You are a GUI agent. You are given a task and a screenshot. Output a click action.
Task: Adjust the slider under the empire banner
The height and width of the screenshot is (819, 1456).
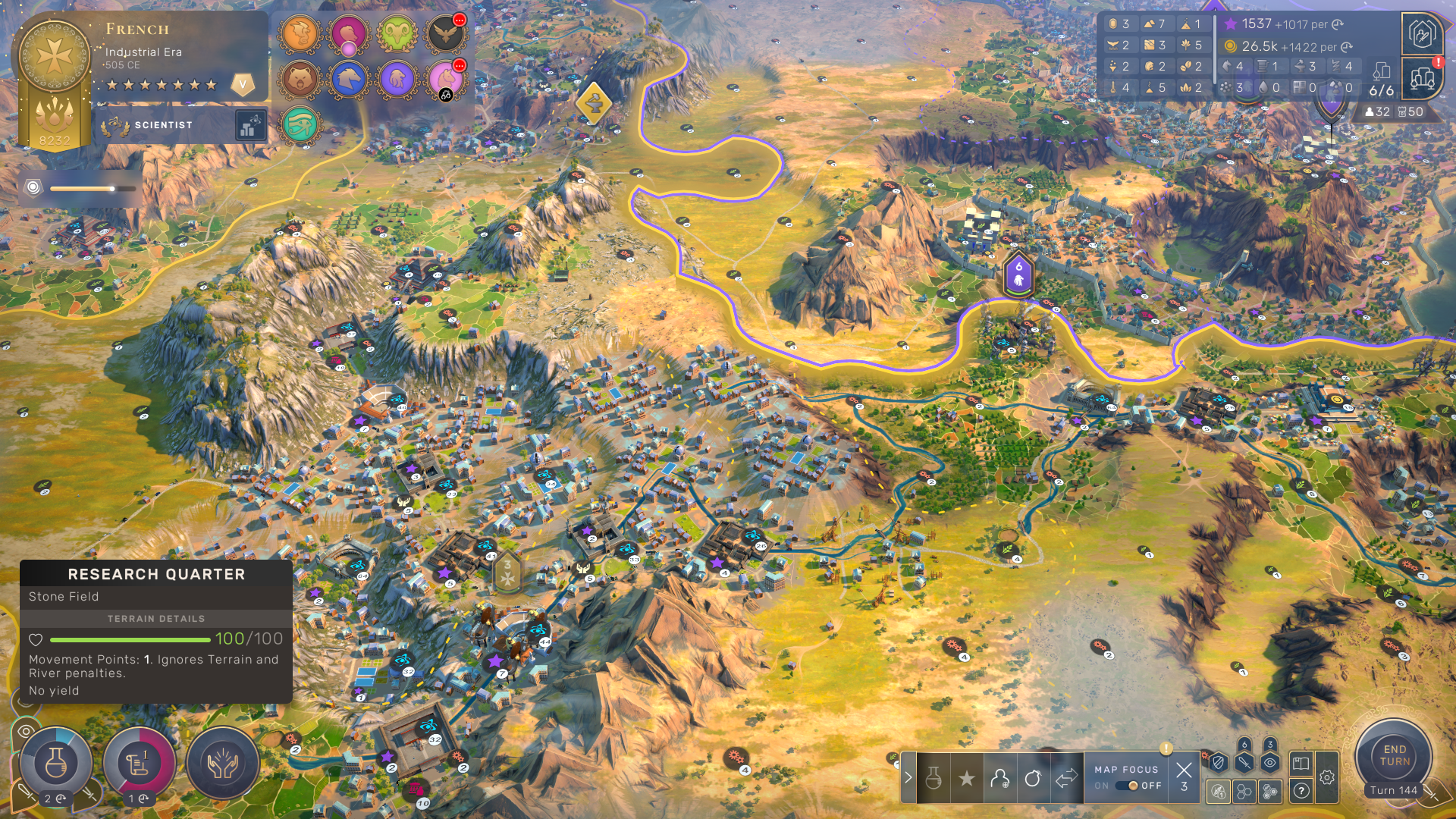click(x=112, y=188)
